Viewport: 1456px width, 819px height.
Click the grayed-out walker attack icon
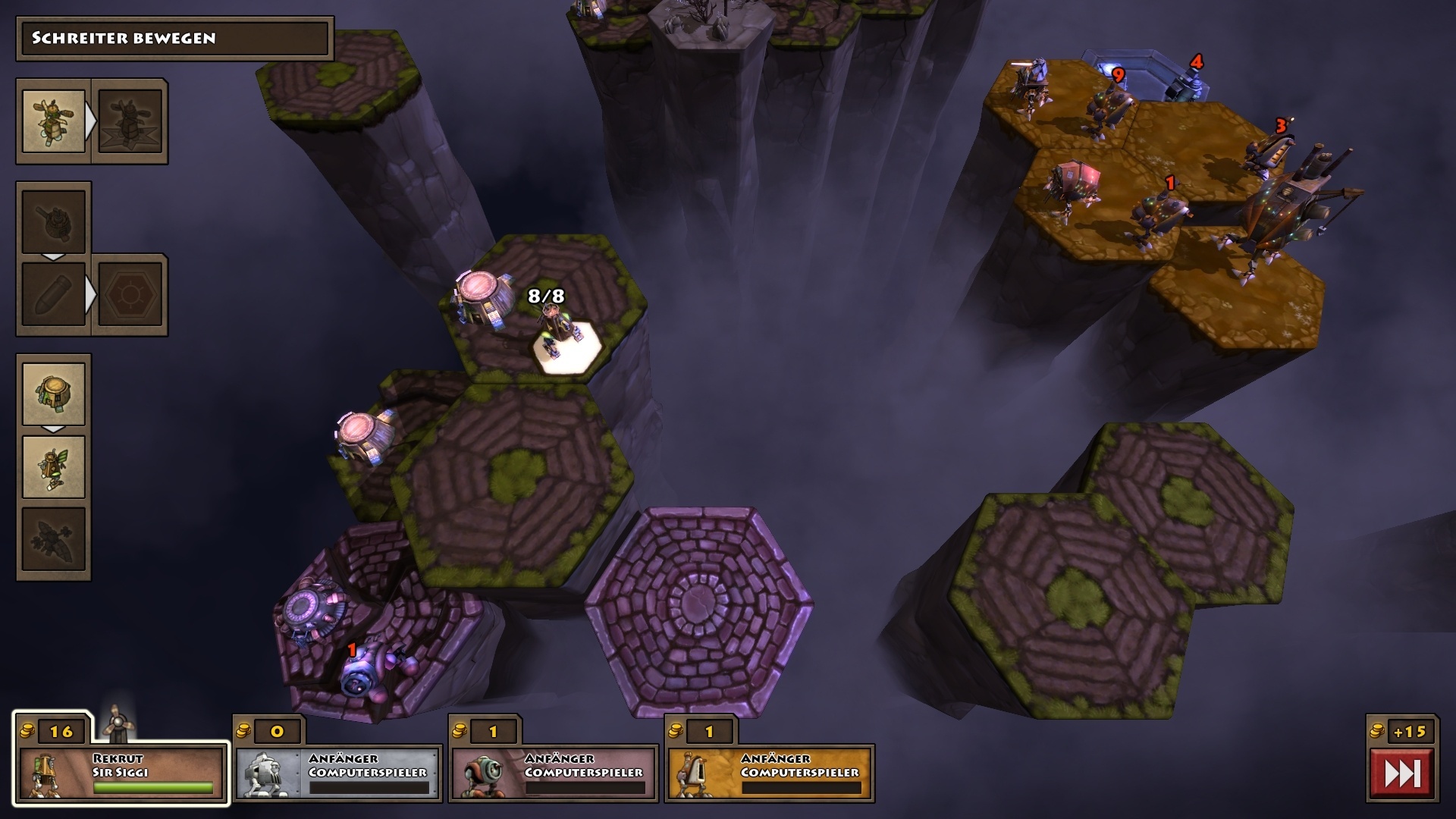(130, 121)
